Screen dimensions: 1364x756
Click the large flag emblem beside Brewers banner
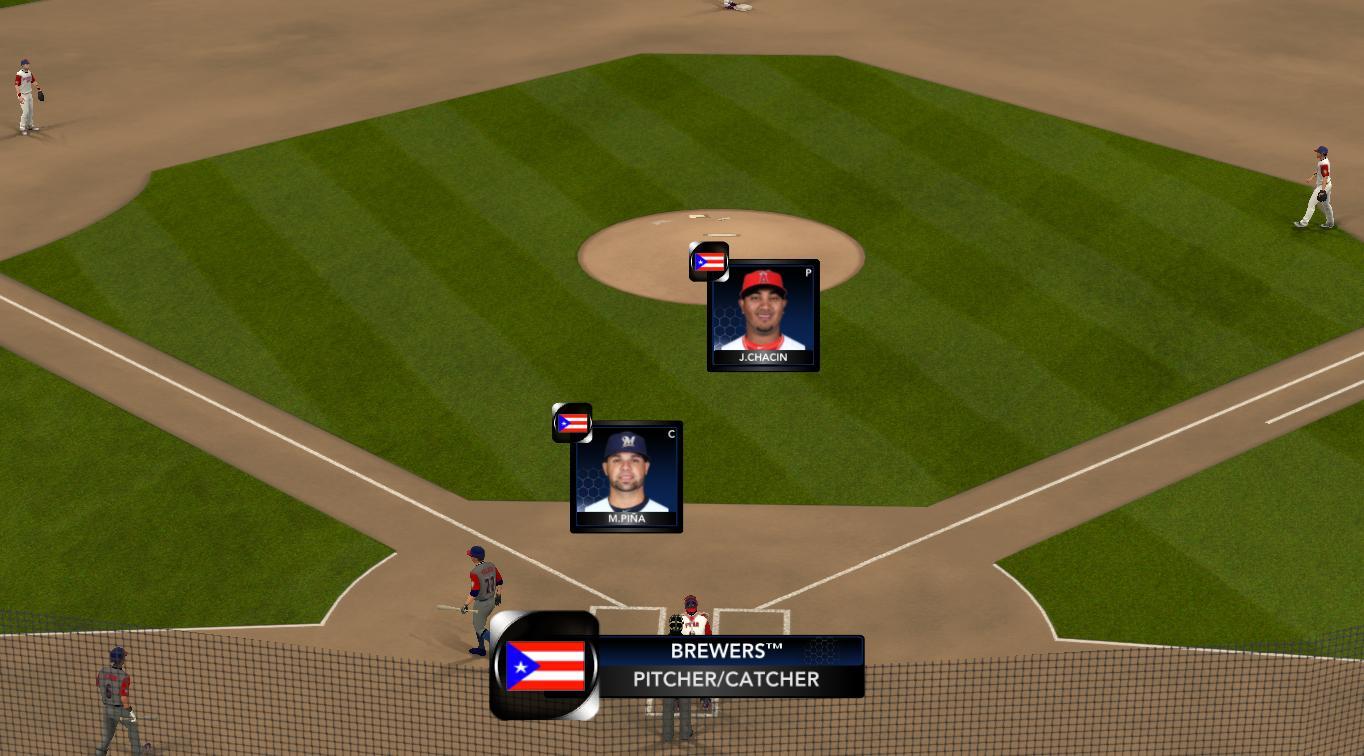click(545, 666)
